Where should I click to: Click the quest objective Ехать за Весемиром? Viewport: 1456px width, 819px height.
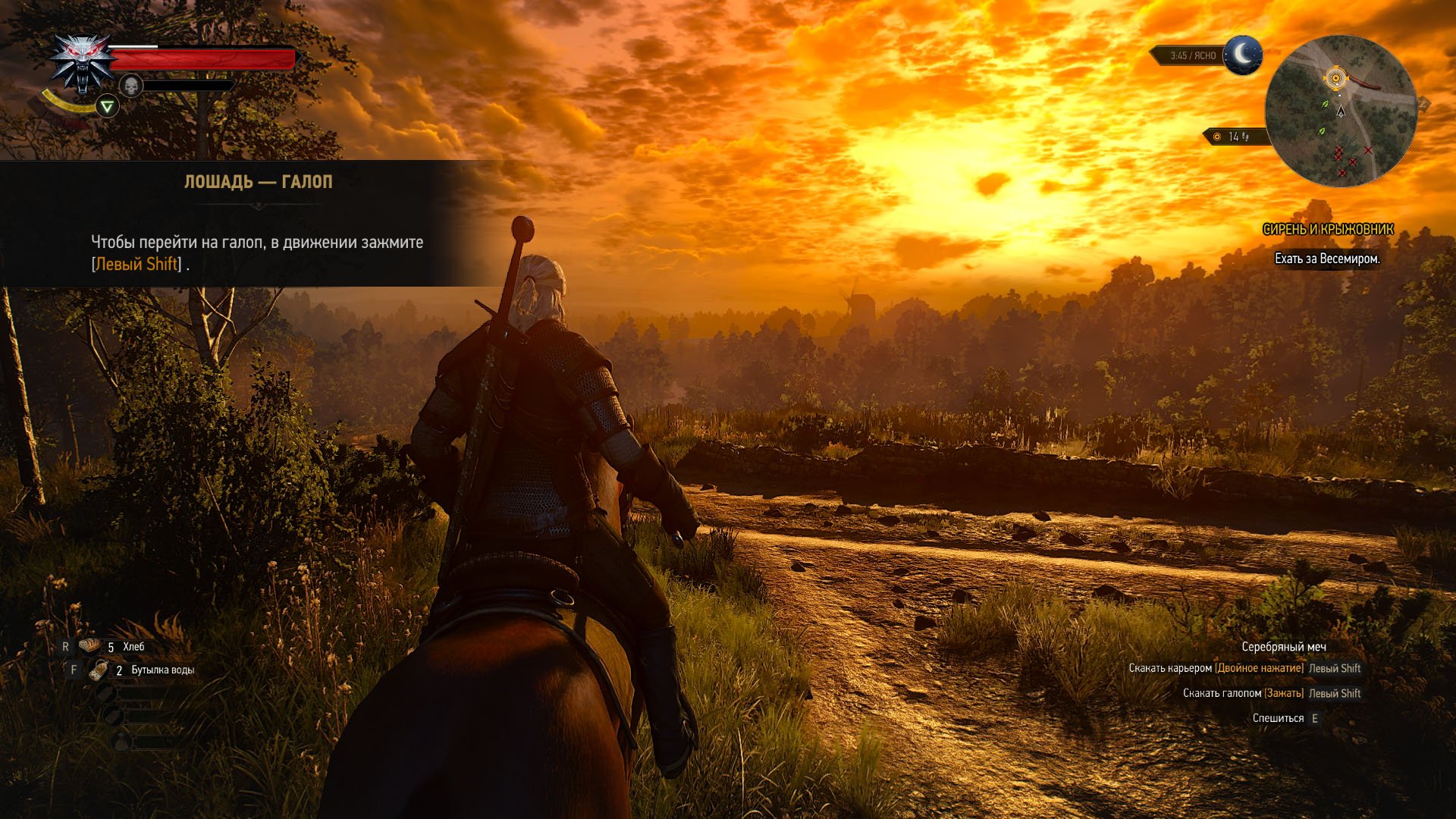pyautogui.click(x=1327, y=259)
